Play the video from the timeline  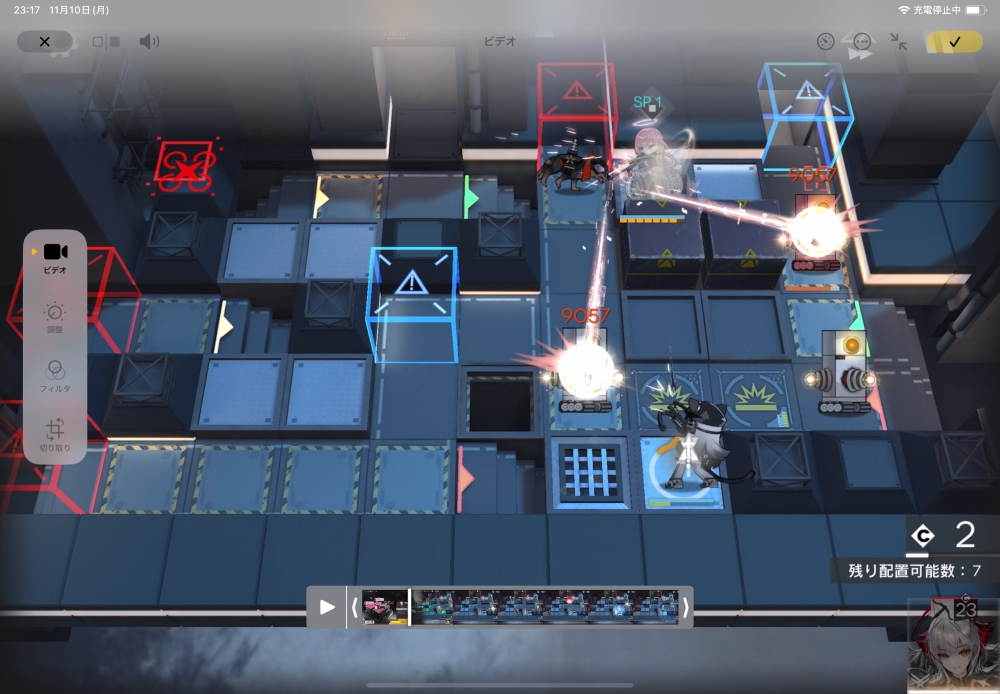pyautogui.click(x=327, y=607)
